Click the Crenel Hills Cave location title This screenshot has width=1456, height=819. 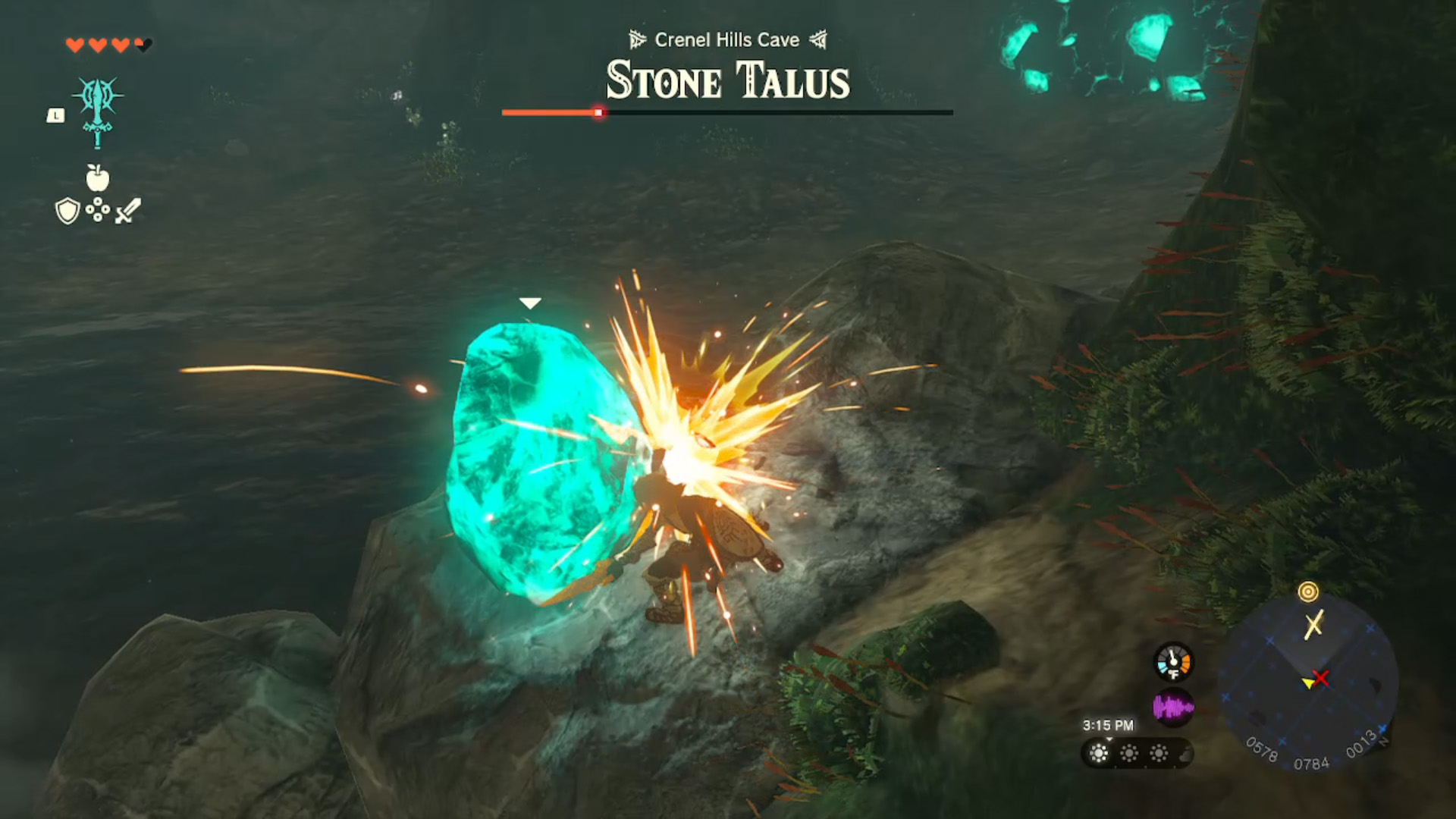click(x=726, y=40)
